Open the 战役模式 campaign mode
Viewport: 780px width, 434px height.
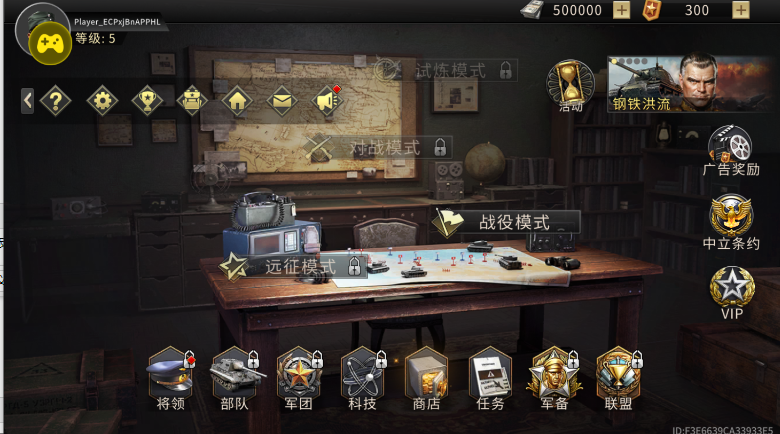pyautogui.click(x=506, y=221)
